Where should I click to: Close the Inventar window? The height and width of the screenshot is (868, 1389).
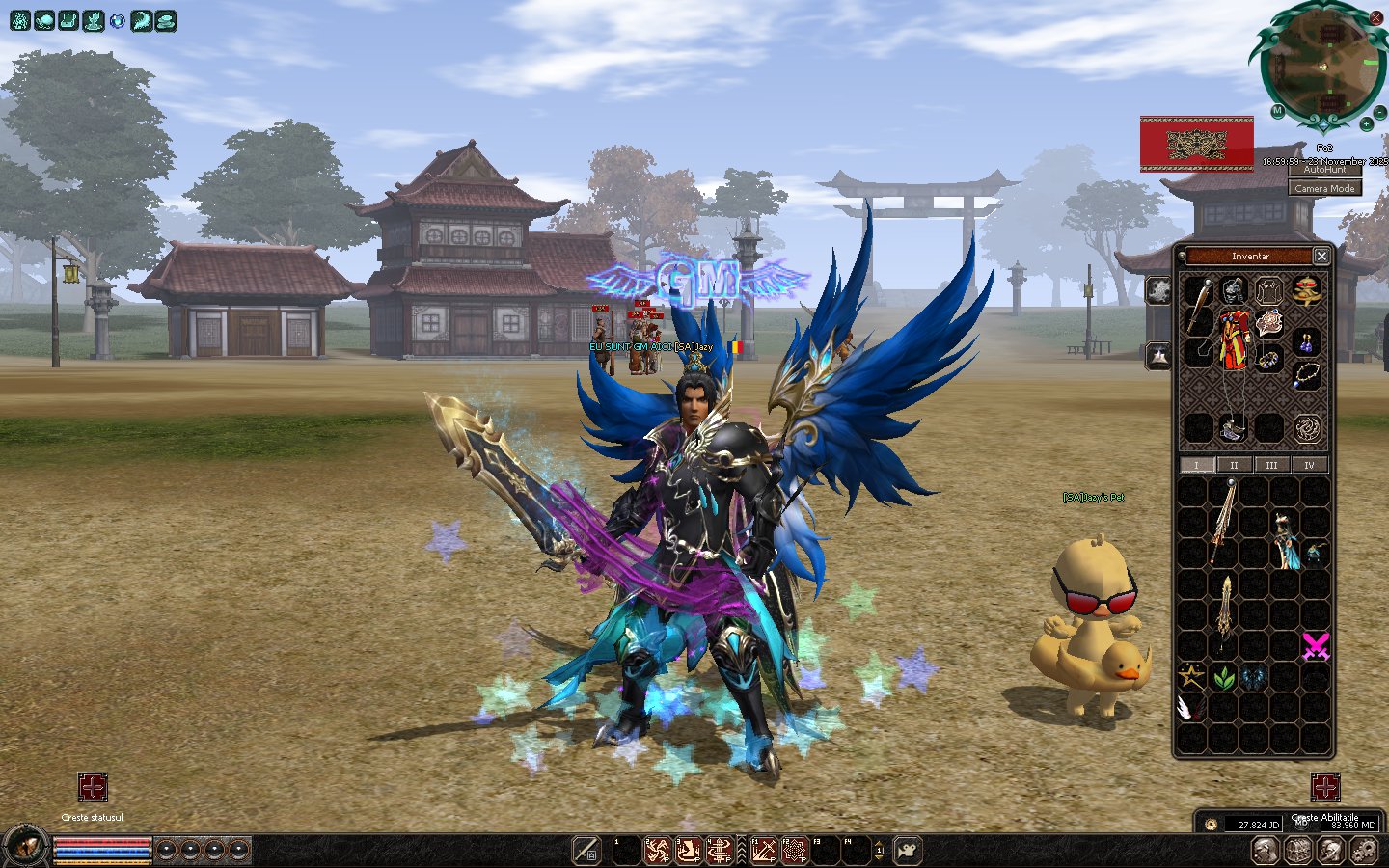[x=1321, y=256]
